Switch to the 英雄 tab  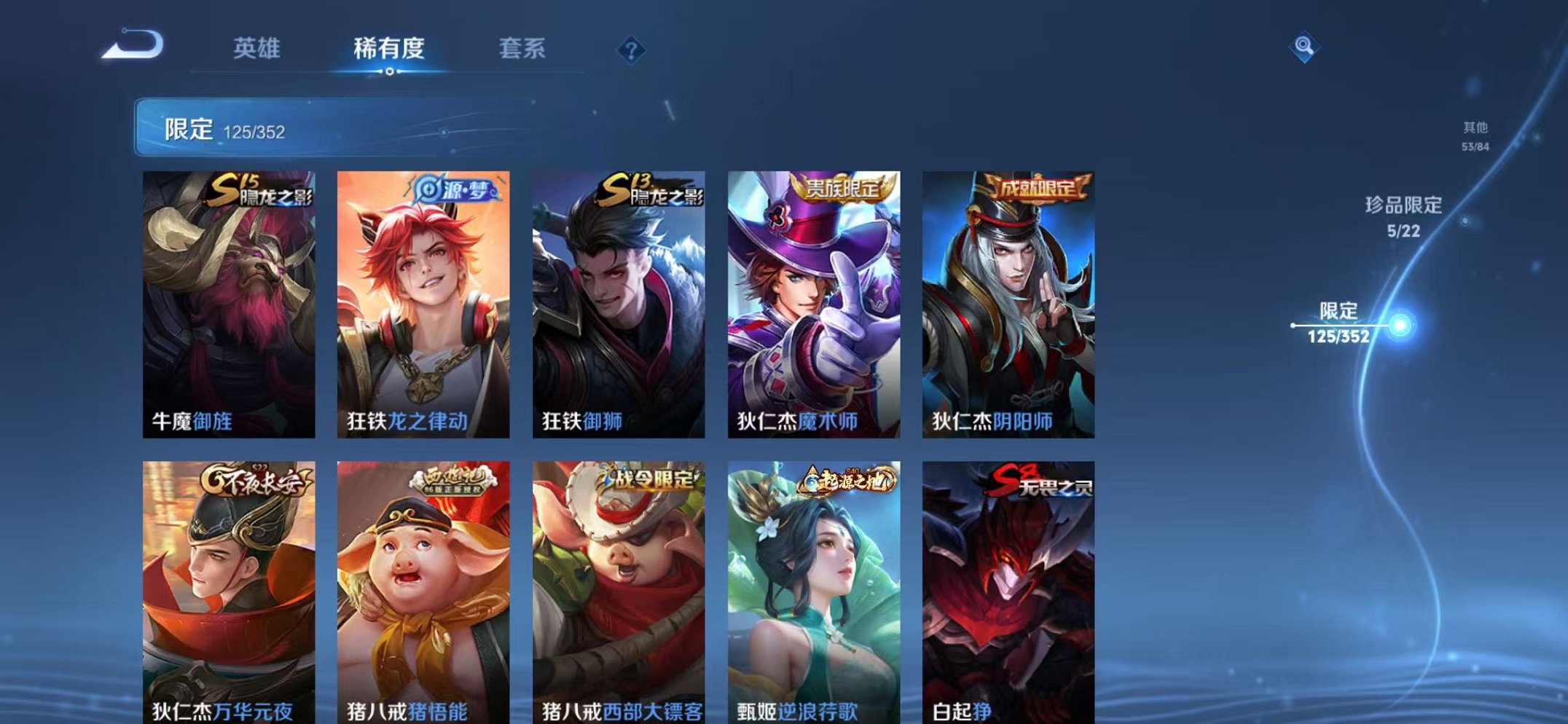(259, 49)
